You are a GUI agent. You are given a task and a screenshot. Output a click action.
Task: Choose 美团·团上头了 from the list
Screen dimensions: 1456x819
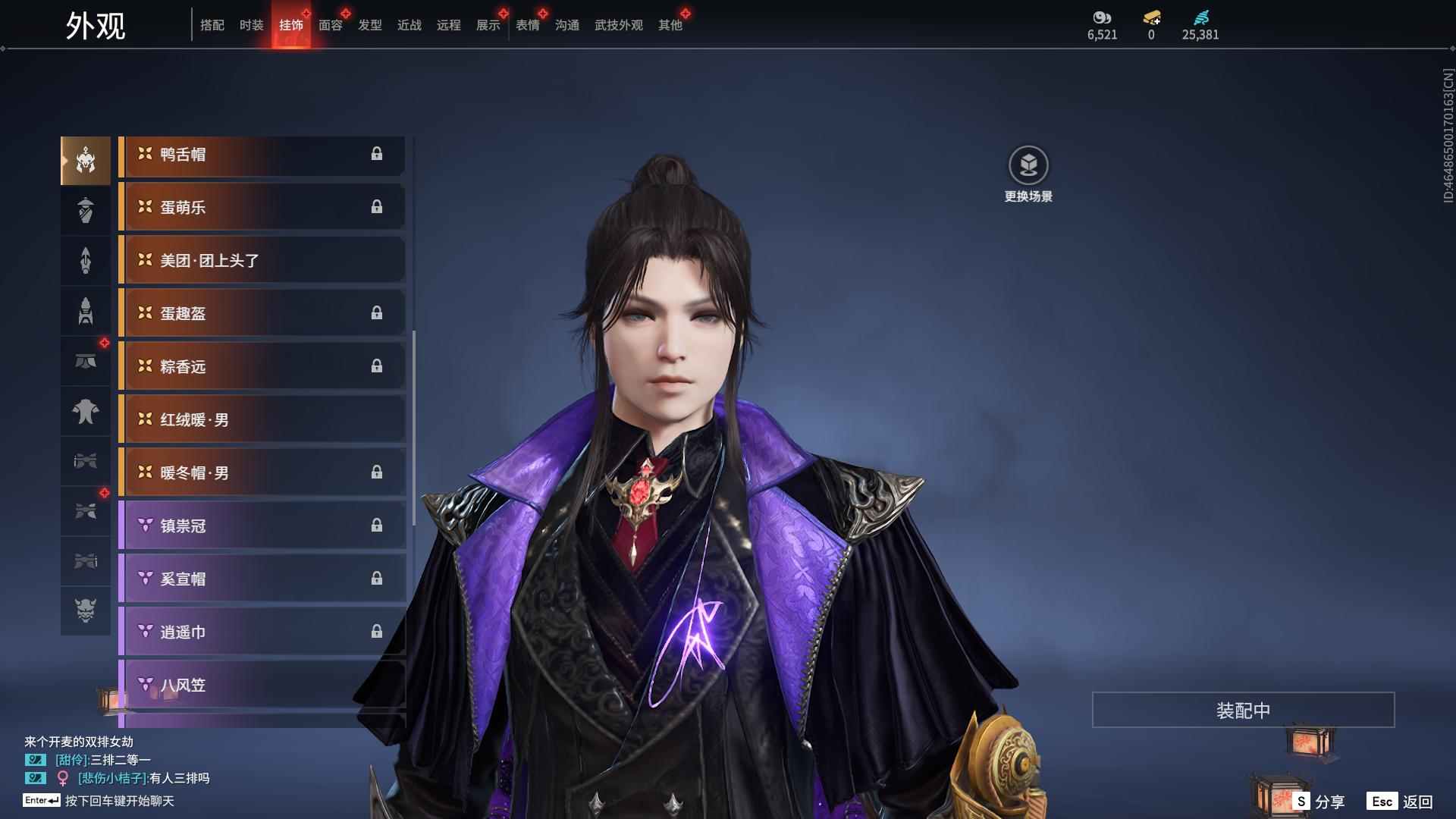pos(262,261)
